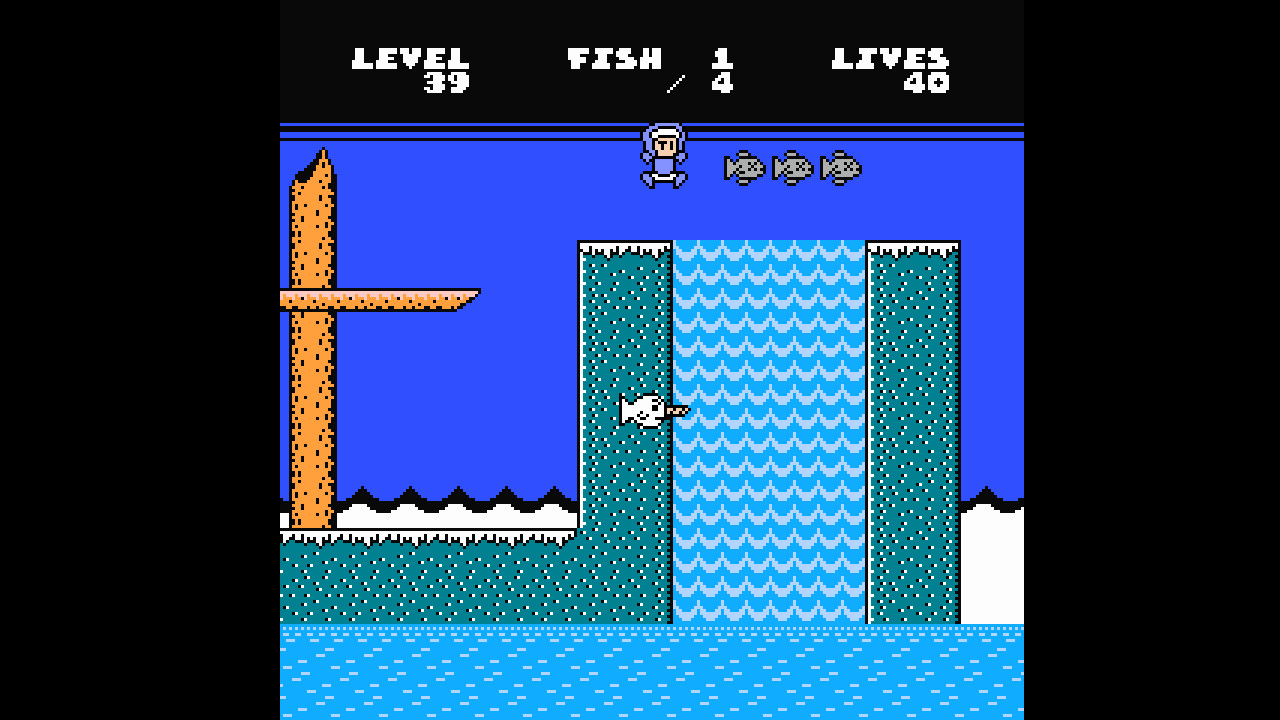Click the number 4 under FISH
Screen dimensions: 1280x720
[x=723, y=85]
